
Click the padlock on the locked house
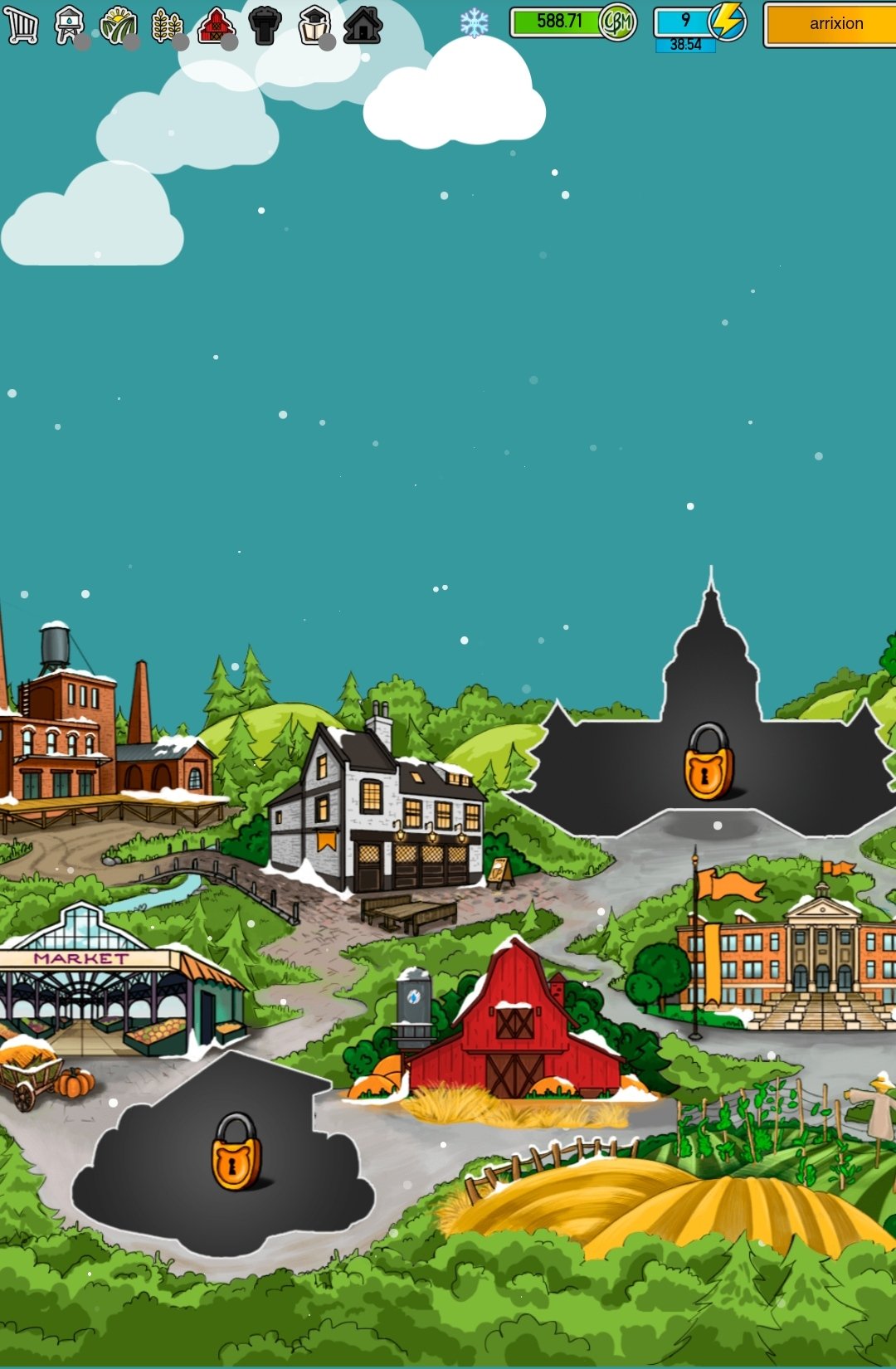pos(236,1152)
